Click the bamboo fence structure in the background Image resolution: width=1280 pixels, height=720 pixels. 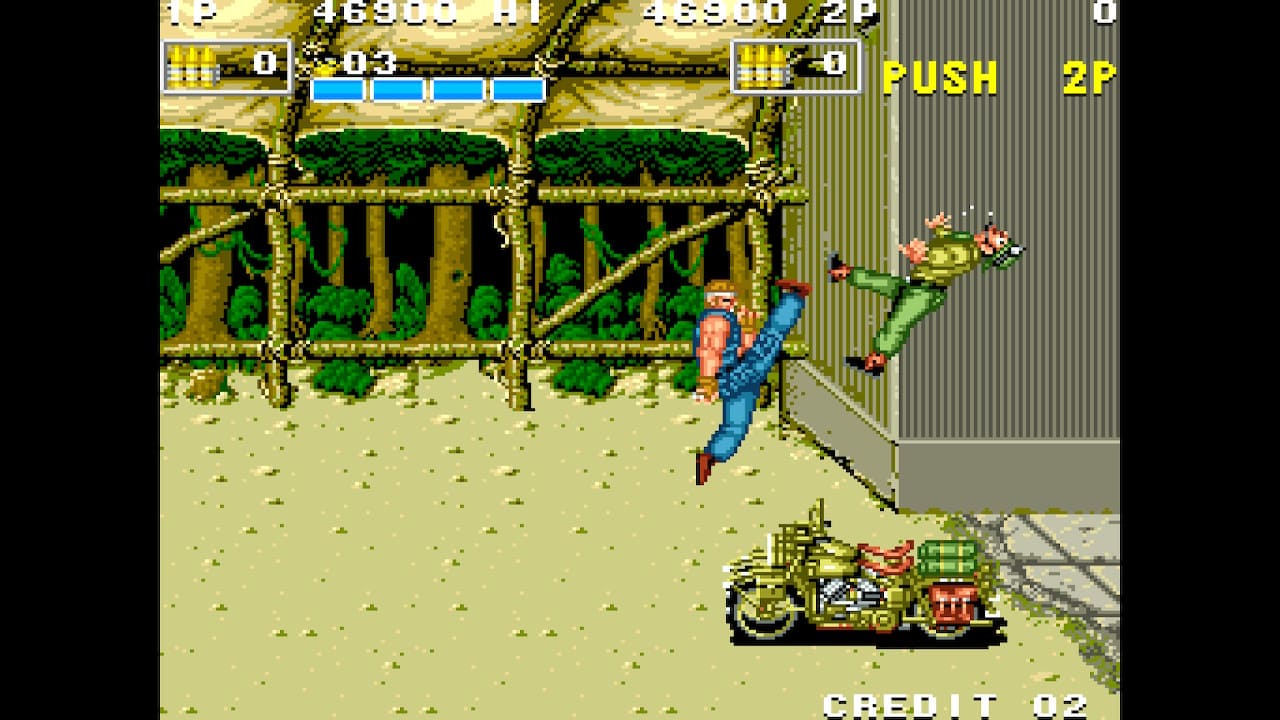point(420,250)
